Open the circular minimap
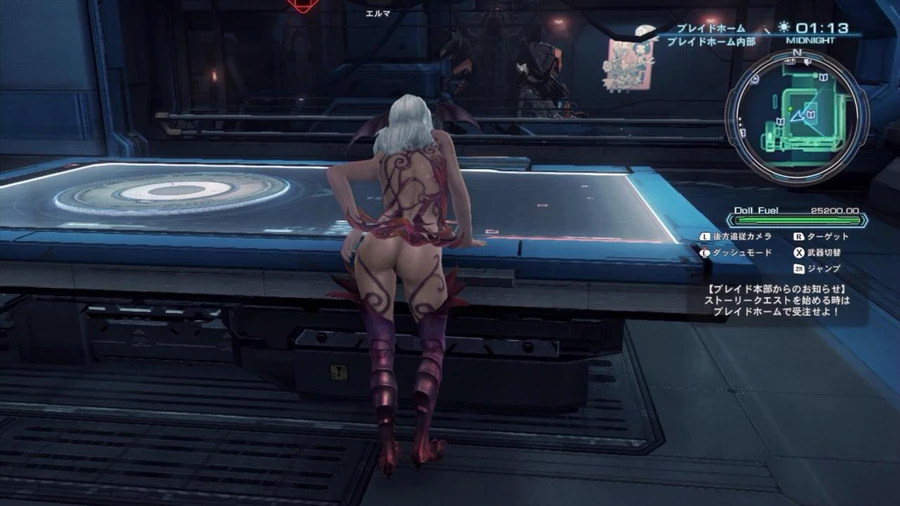Image resolution: width=900 pixels, height=506 pixels. [x=796, y=110]
